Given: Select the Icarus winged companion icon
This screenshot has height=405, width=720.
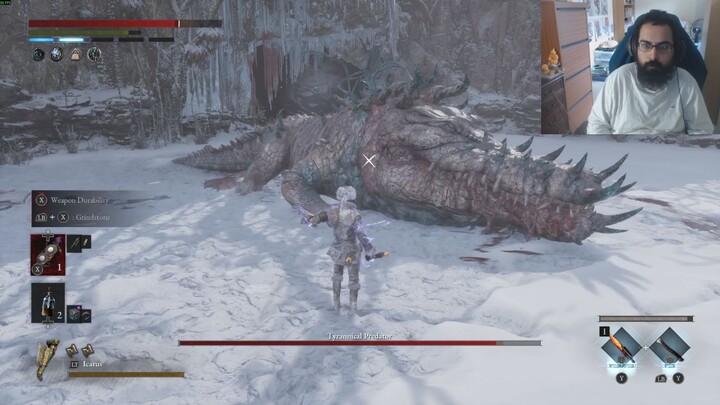Looking at the screenshot, I should (48, 359).
